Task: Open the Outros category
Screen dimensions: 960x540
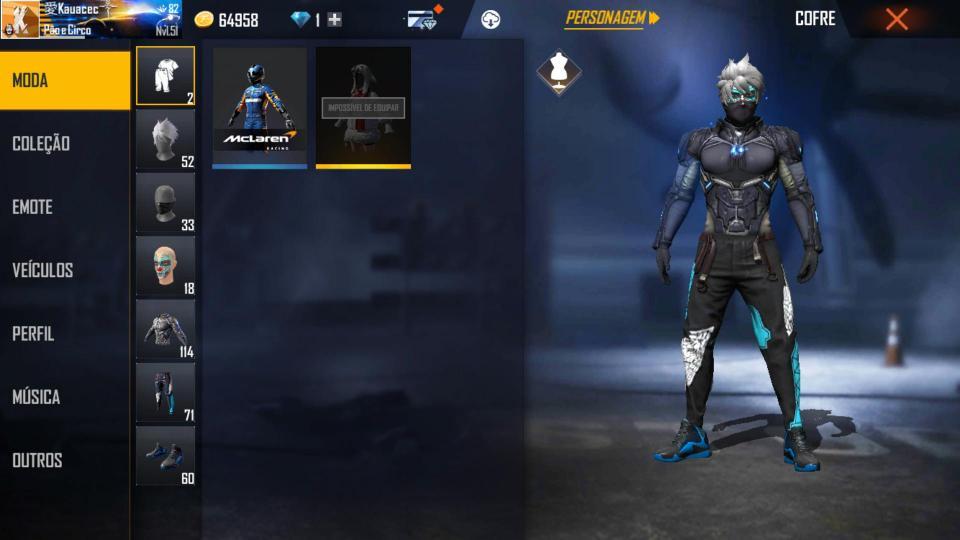Action: (x=65, y=460)
